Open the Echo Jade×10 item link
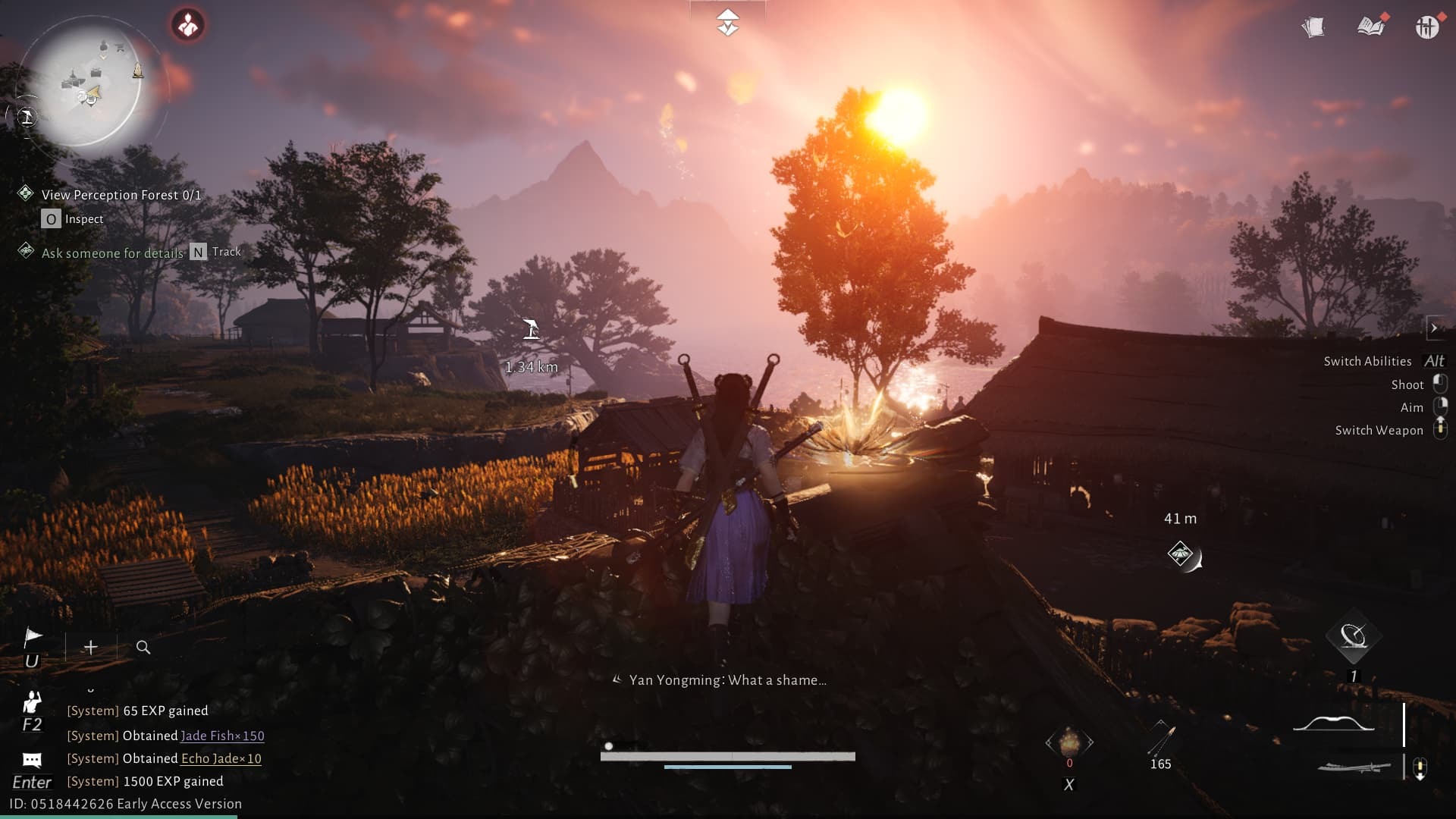 (x=220, y=758)
